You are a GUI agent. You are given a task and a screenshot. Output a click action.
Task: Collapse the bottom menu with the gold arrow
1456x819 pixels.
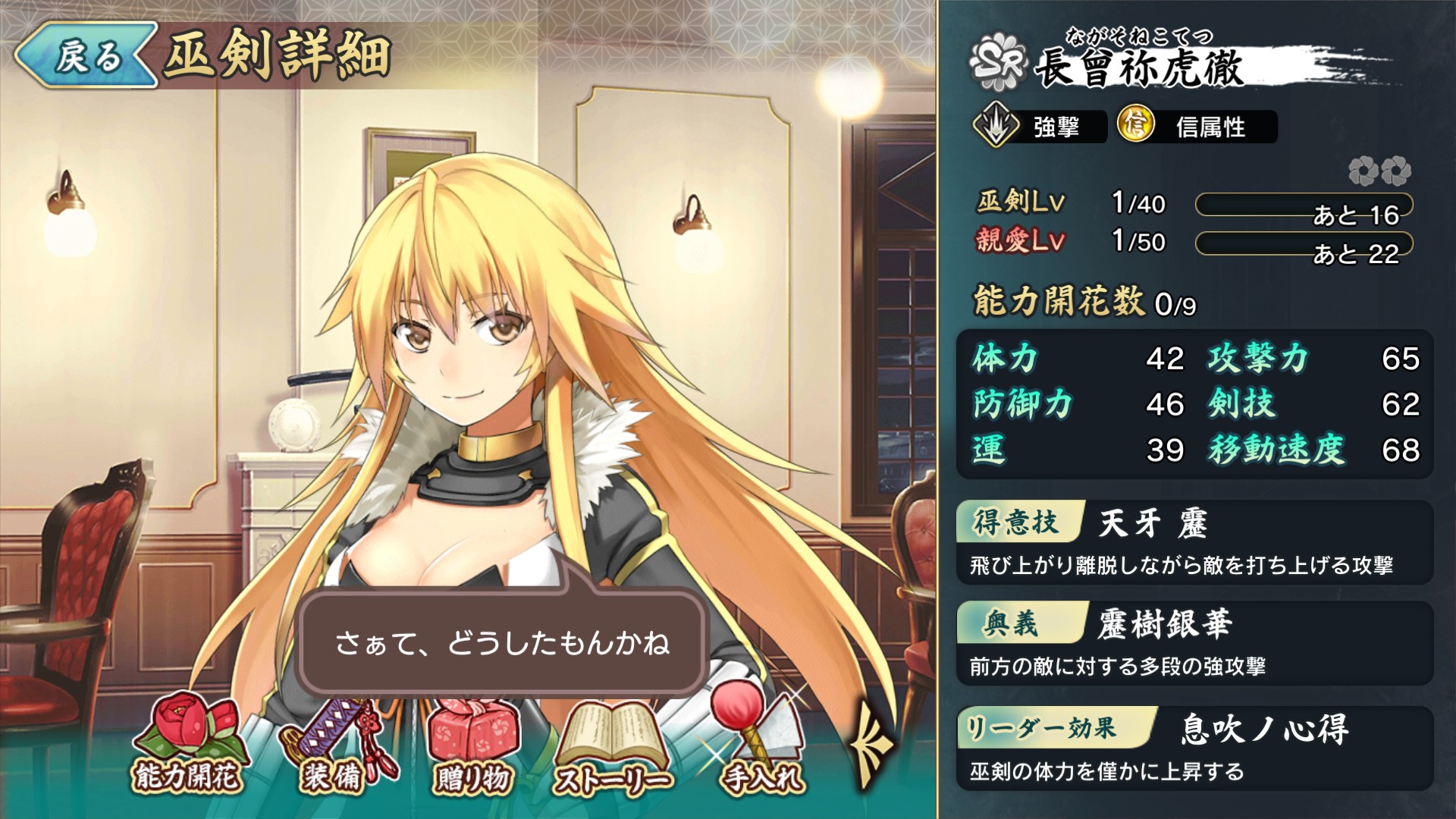871,747
